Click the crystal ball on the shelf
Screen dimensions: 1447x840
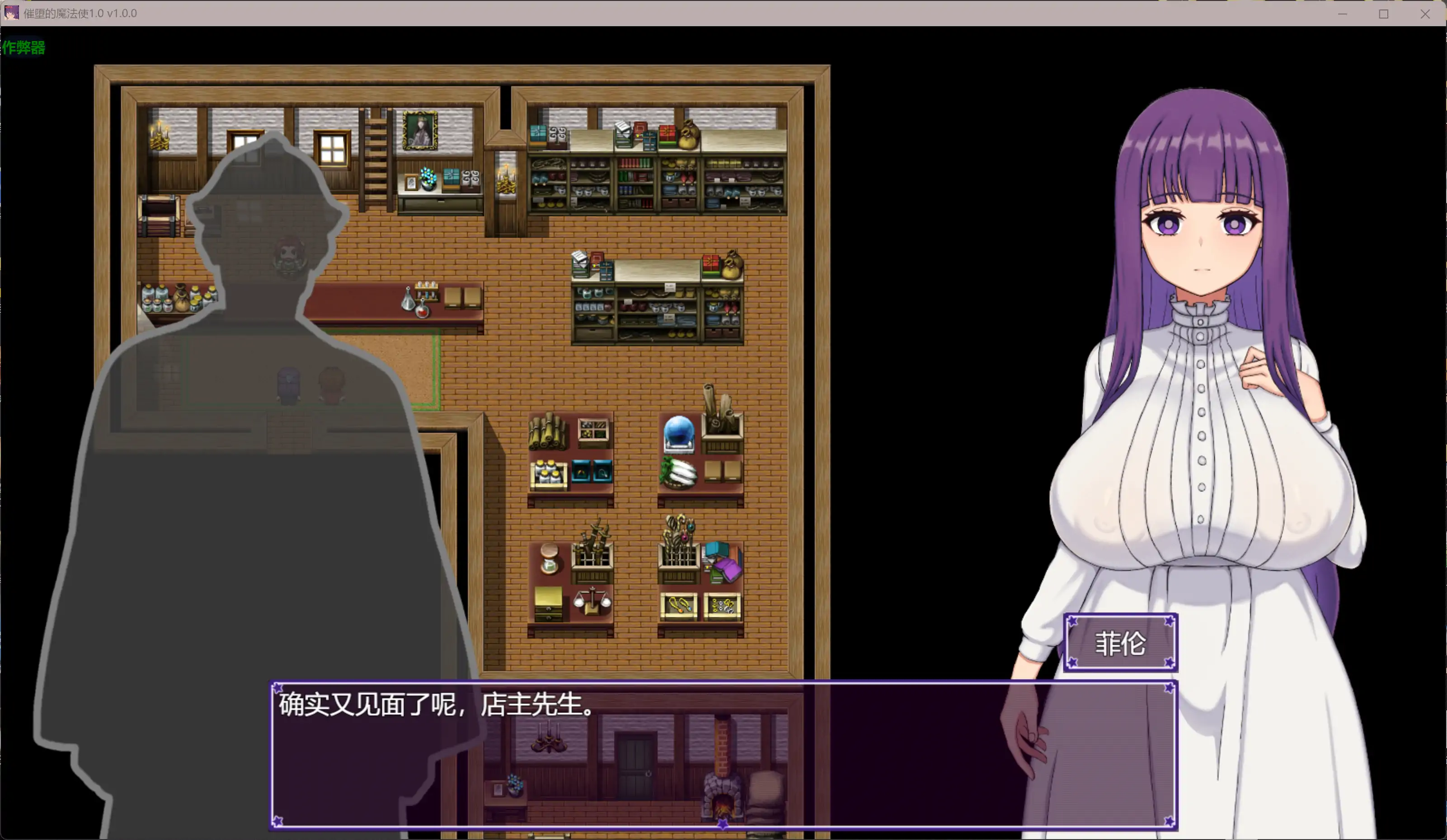point(680,432)
